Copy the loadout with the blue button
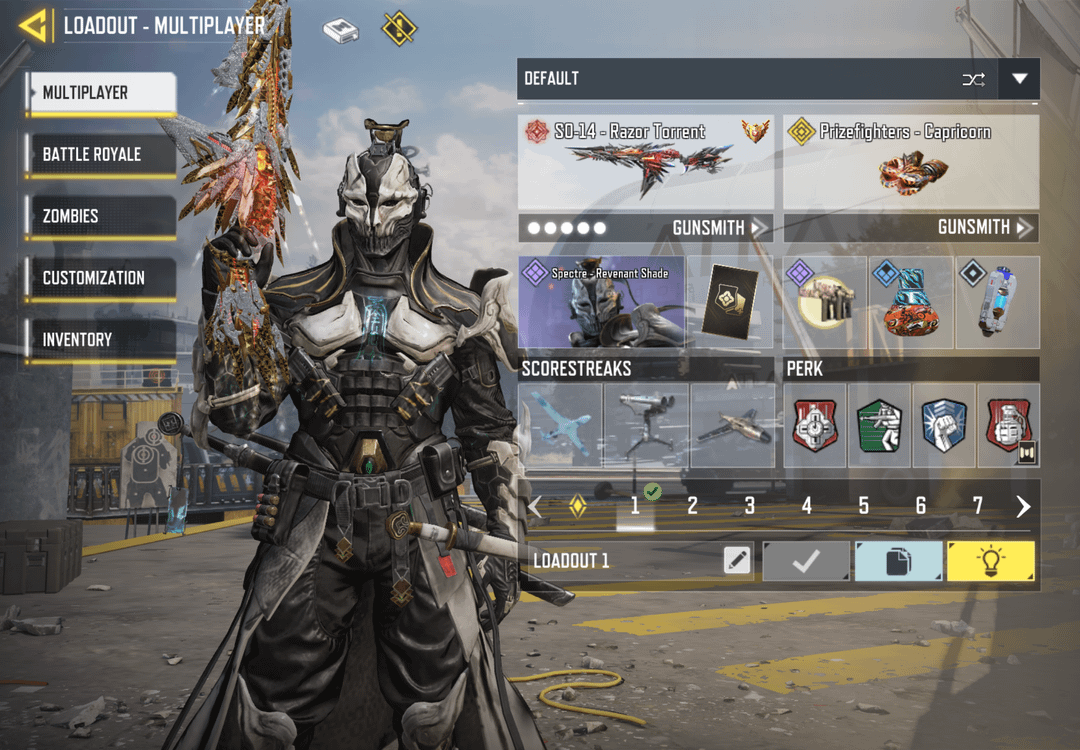1080x750 pixels. tap(898, 561)
